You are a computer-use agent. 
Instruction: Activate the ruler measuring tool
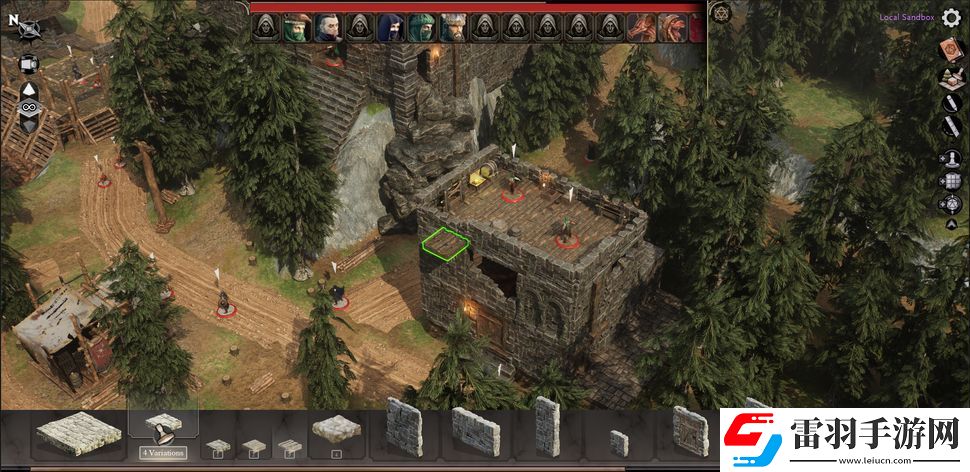pos(951,127)
